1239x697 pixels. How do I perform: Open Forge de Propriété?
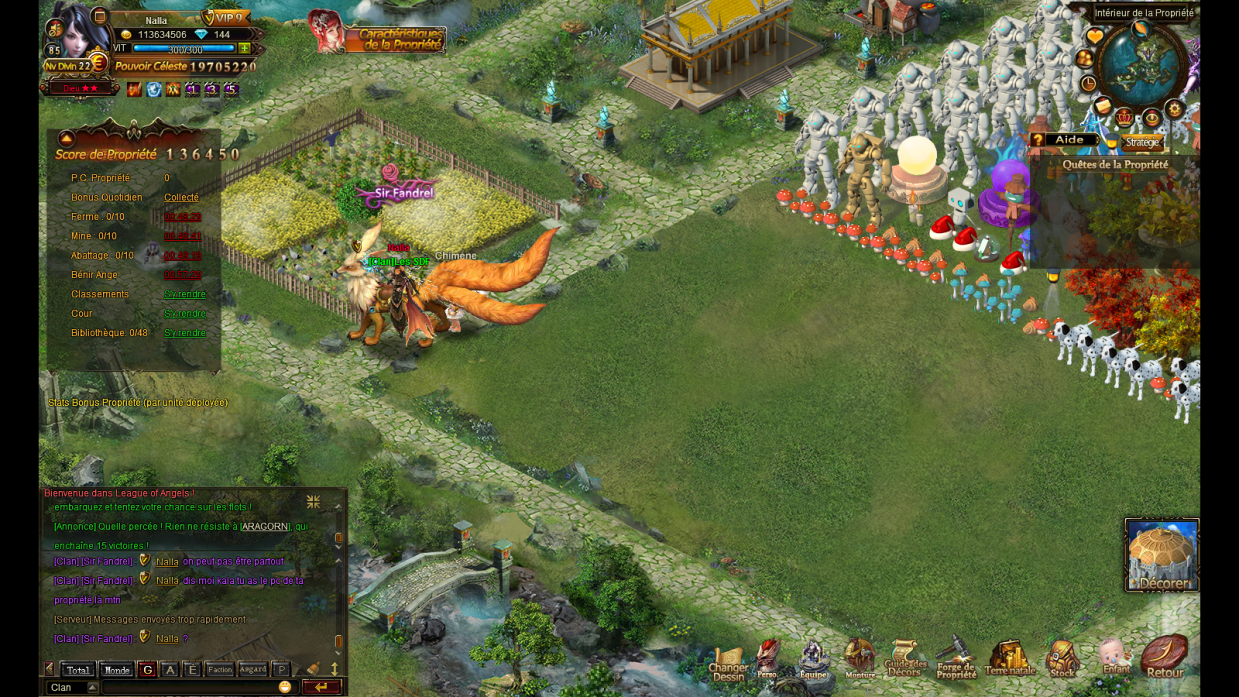956,659
